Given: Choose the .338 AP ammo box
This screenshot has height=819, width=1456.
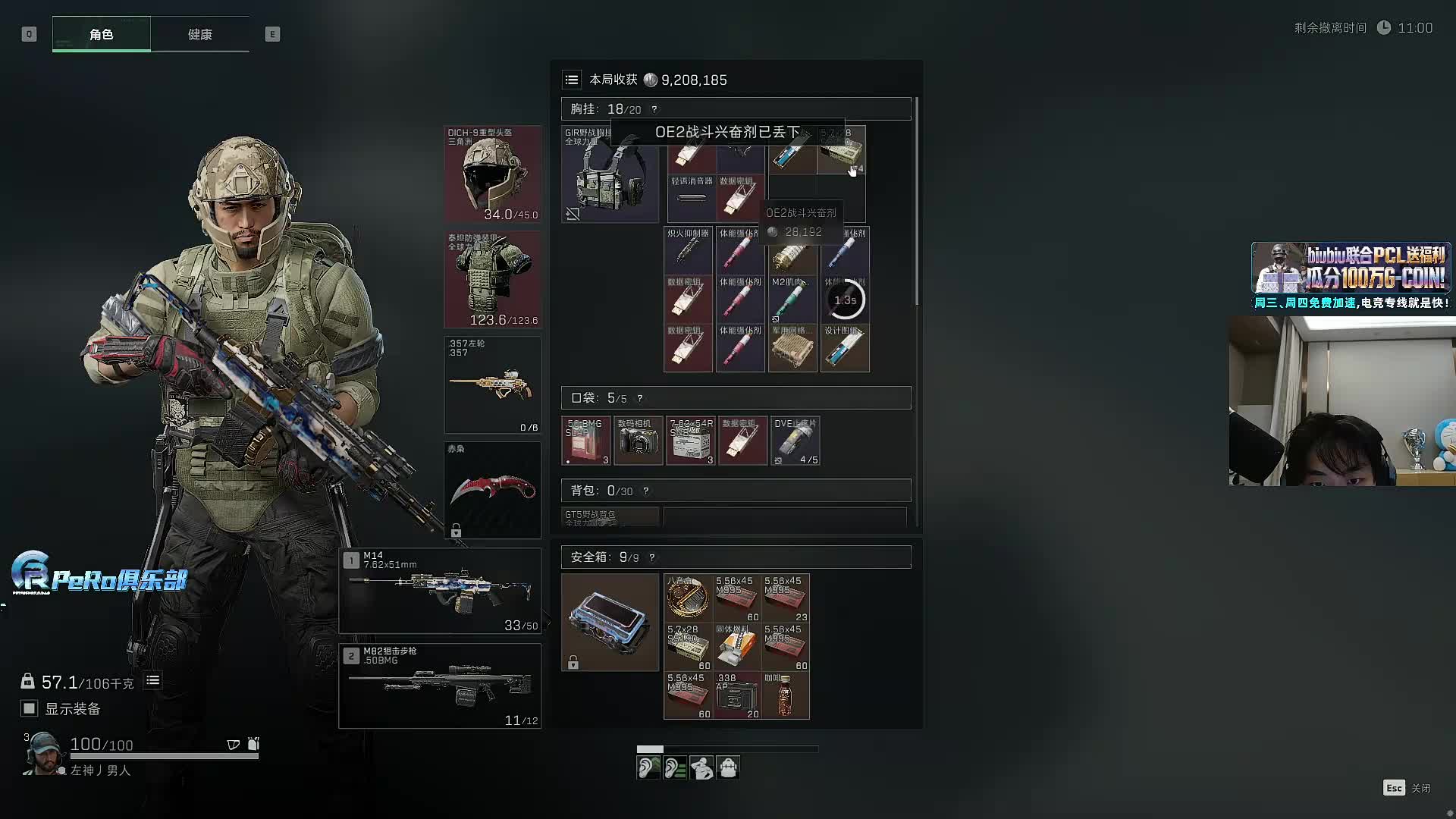Looking at the screenshot, I should coord(736,695).
